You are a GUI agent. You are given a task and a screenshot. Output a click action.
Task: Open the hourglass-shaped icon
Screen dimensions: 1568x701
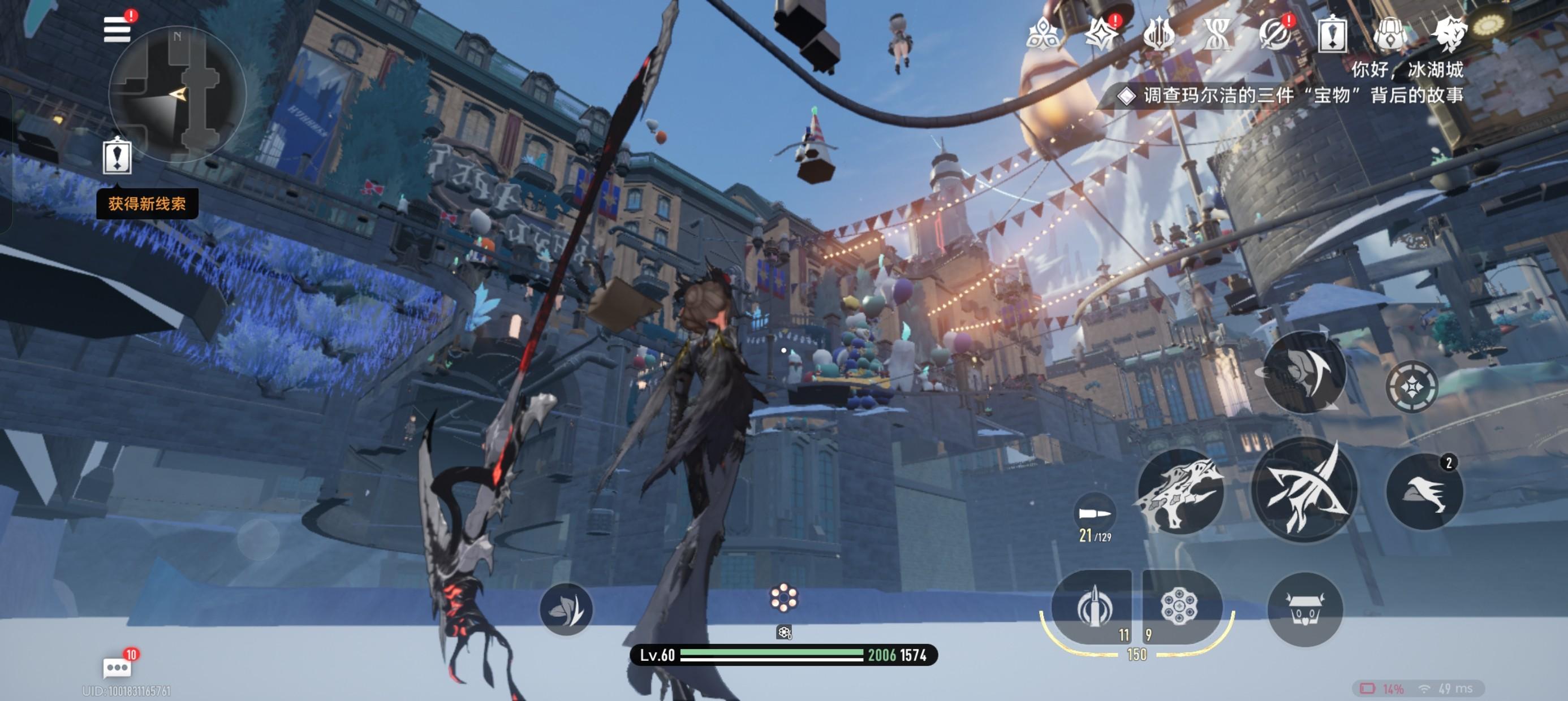click(1217, 34)
